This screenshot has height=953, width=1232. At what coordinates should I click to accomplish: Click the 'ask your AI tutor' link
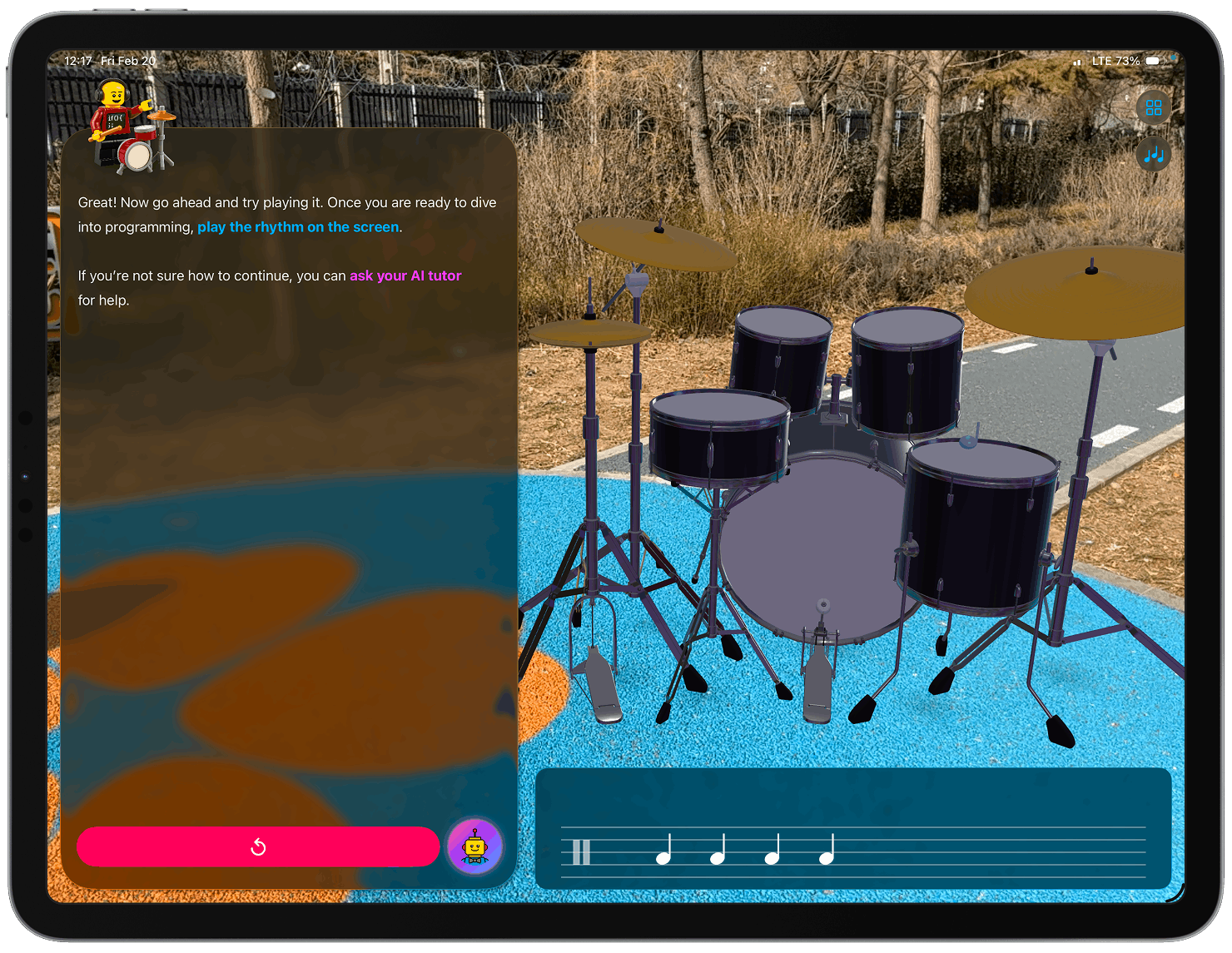tap(405, 275)
